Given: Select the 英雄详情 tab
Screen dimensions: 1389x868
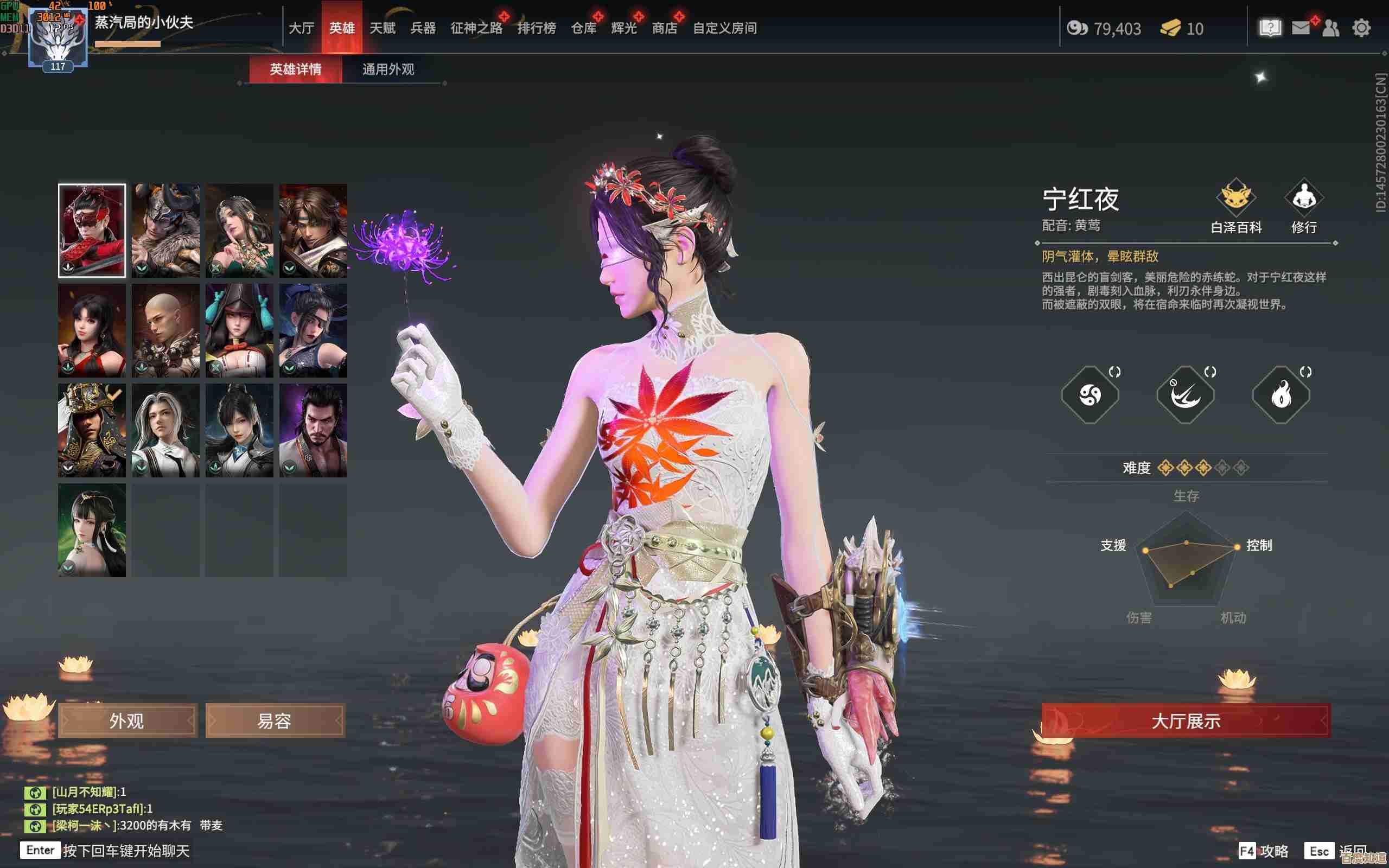Looking at the screenshot, I should pos(296,69).
